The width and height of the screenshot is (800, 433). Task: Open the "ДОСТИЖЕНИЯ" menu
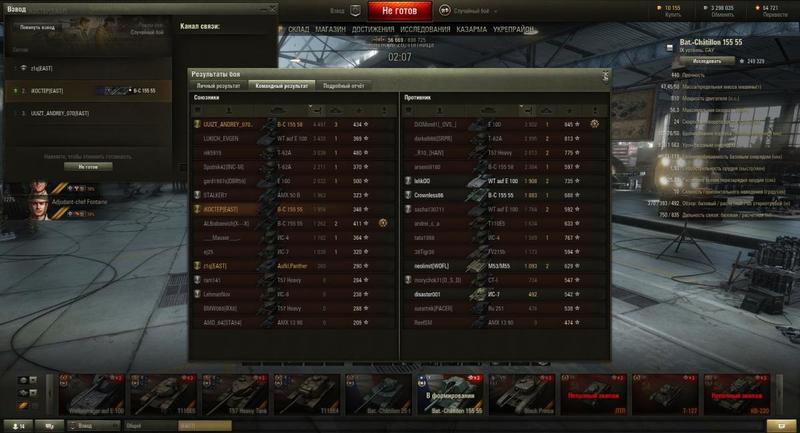[372, 30]
